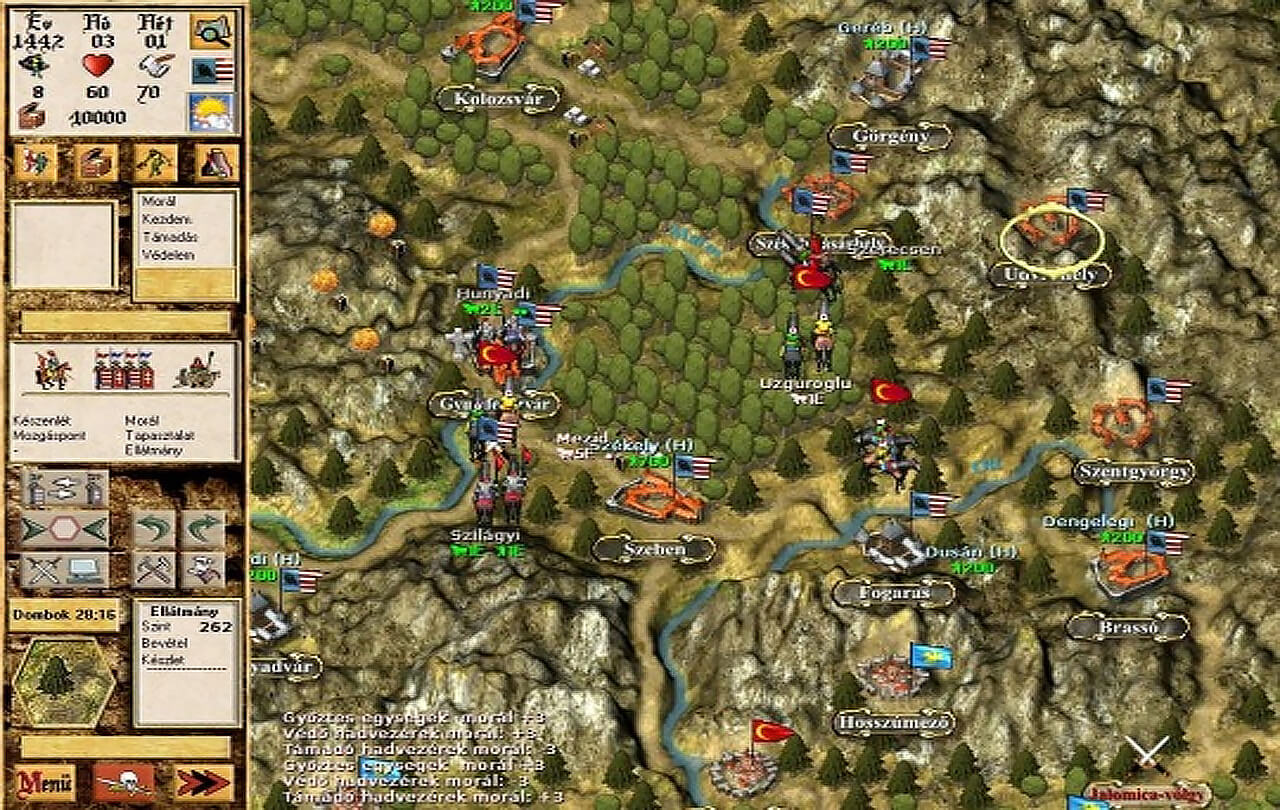Open the treasure chest button
The height and width of the screenshot is (810, 1280).
97,162
